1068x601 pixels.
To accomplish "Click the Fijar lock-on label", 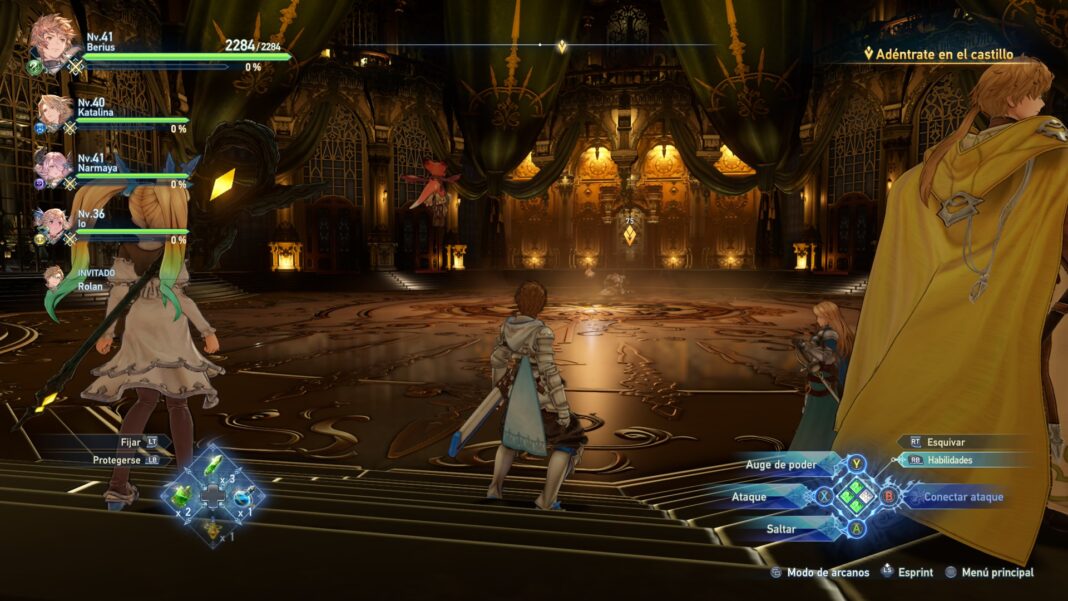I will (x=130, y=441).
